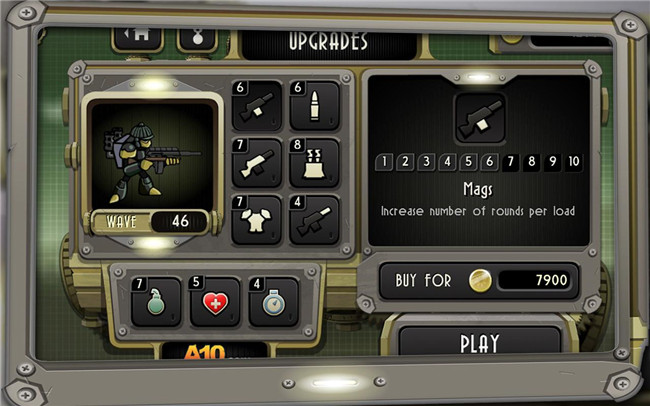The image size is (650, 406).
Task: Choose the level 7 gun upgrade slot
Action: pyautogui.click(x=256, y=163)
